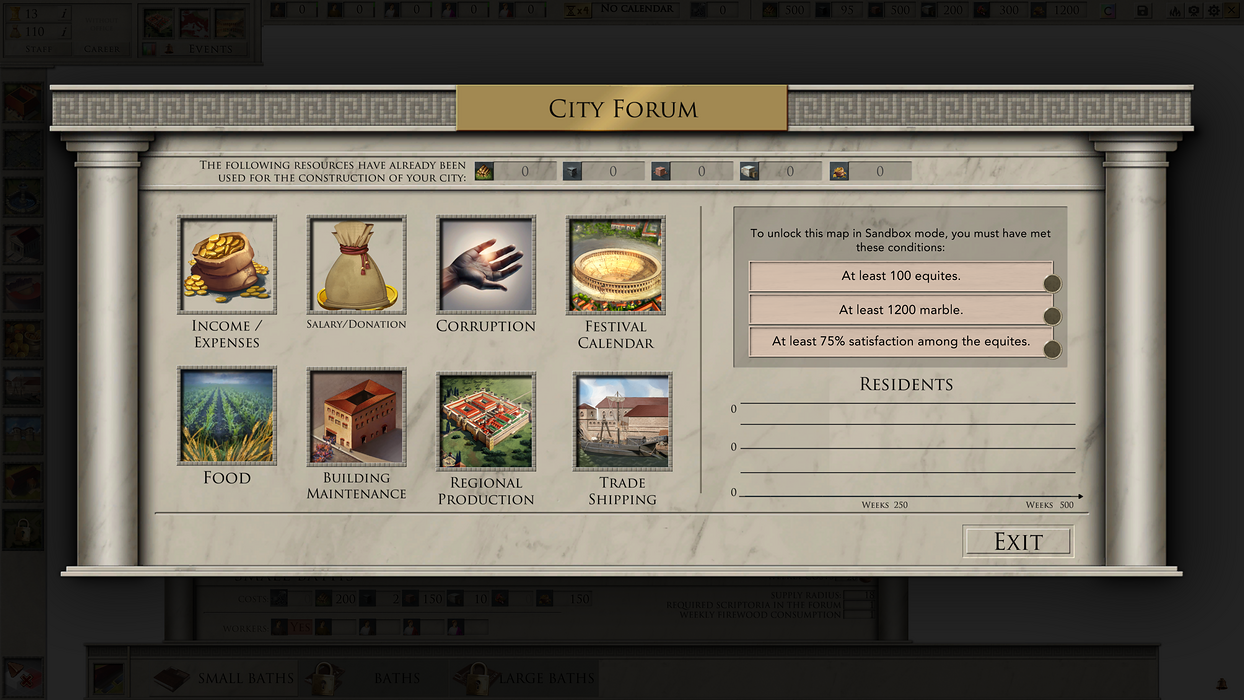Viewport: 1244px width, 700px height.
Task: Select the 75% equites satisfaction condition
Action: (x=900, y=342)
